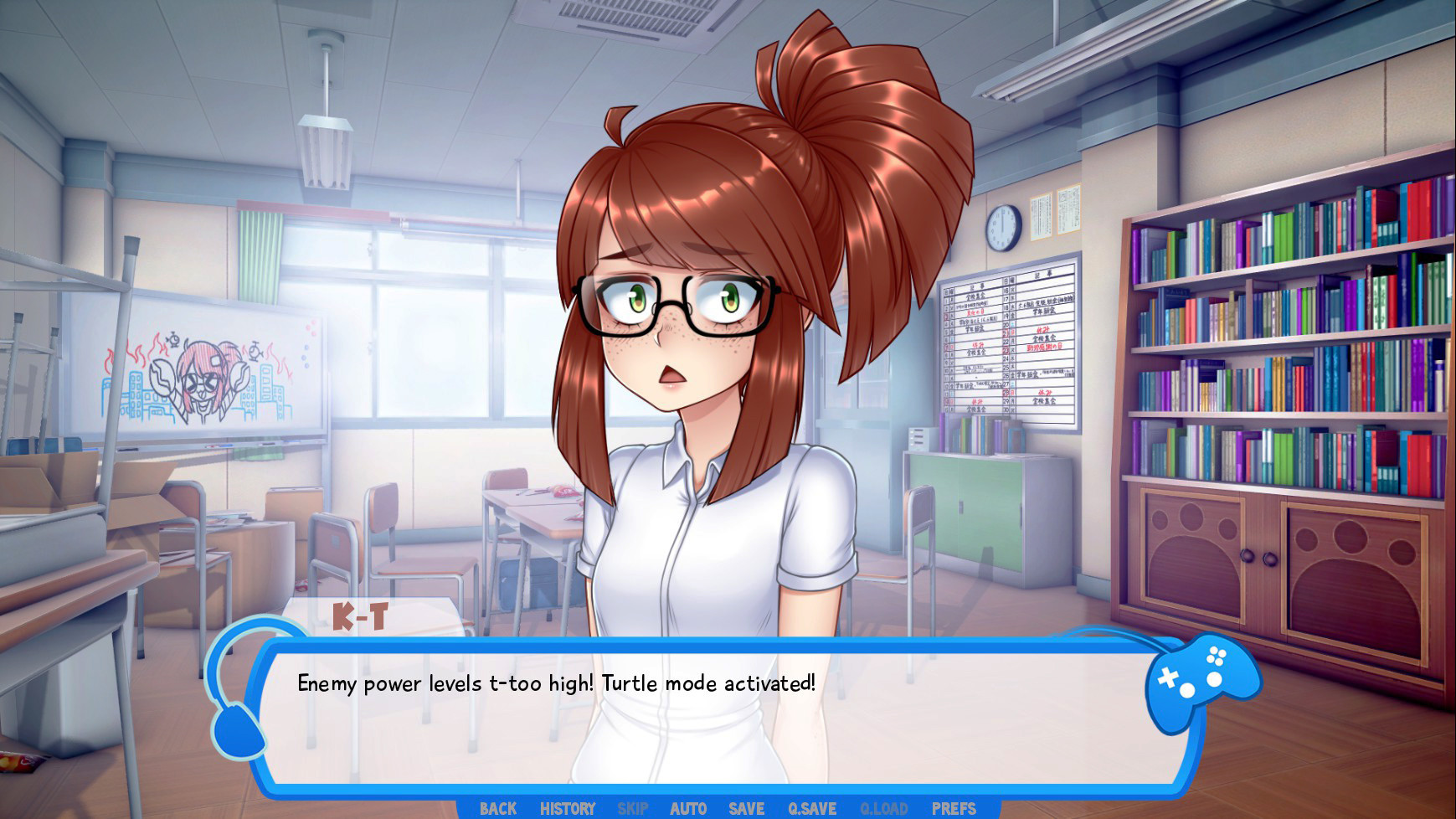Open the HISTORY dialogue log
The height and width of the screenshot is (819, 1456).
[x=567, y=809]
